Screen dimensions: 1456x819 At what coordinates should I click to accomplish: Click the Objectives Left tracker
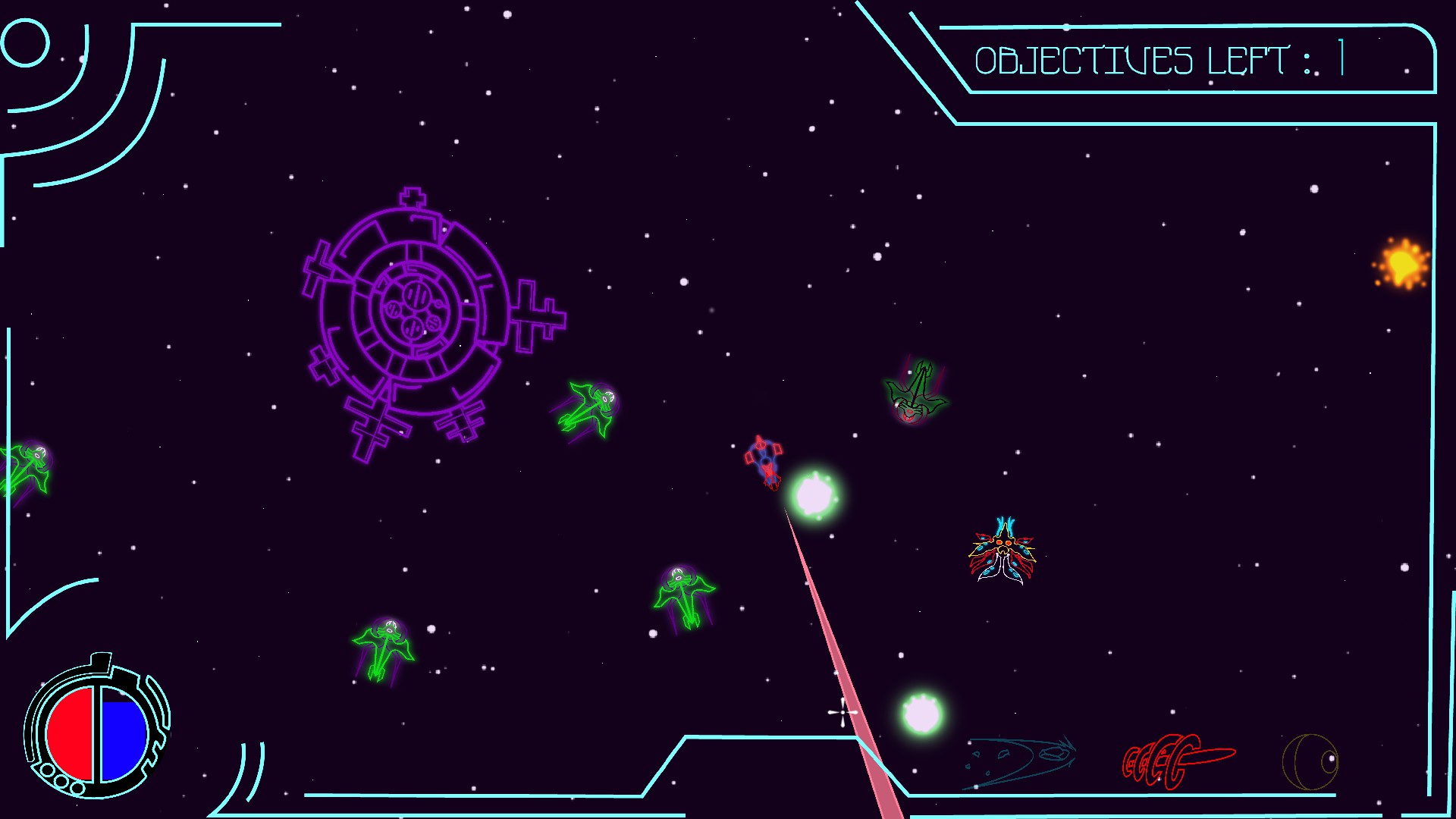(x=1160, y=61)
